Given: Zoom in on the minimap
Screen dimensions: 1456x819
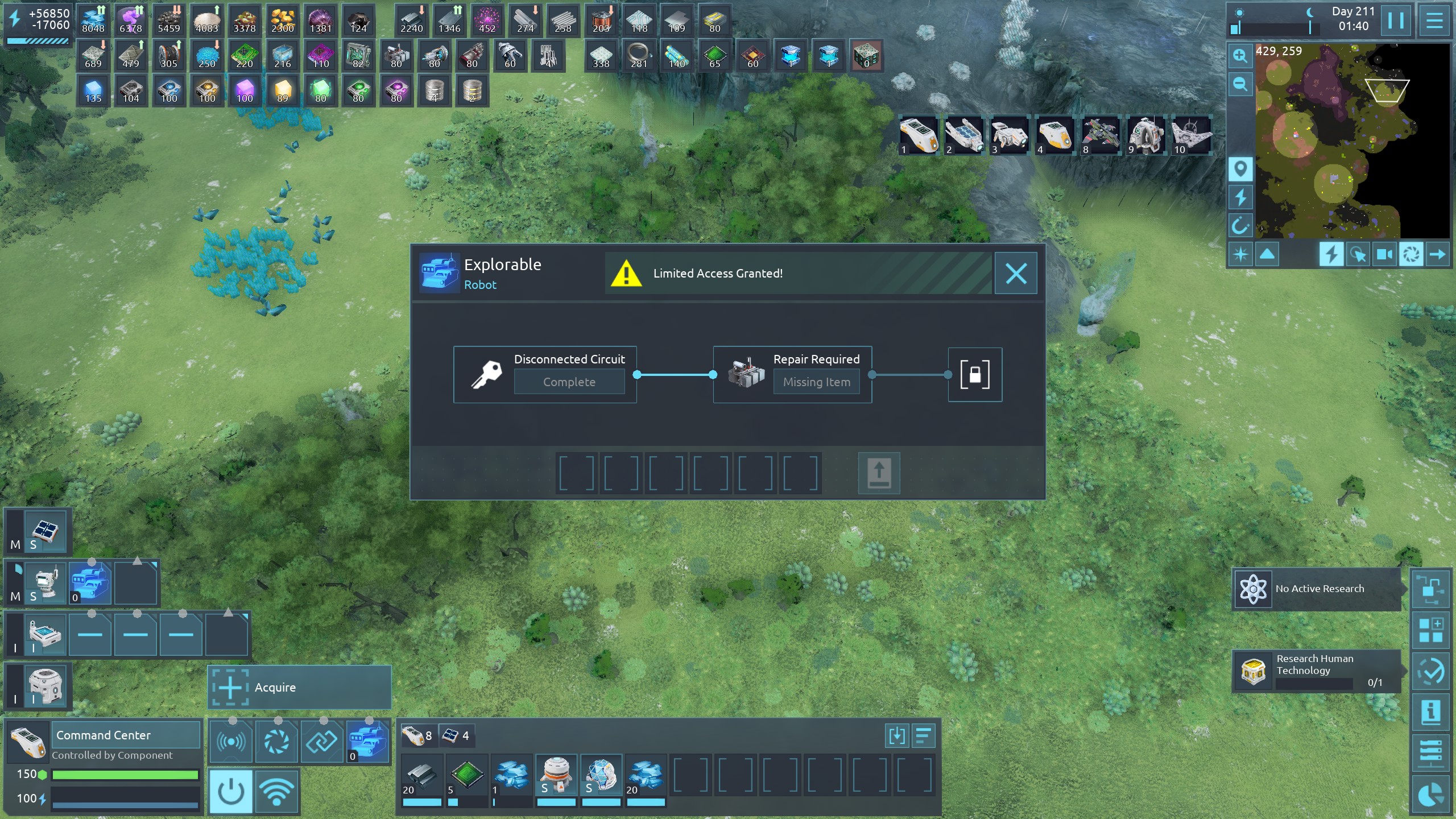Looking at the screenshot, I should pyautogui.click(x=1240, y=56).
